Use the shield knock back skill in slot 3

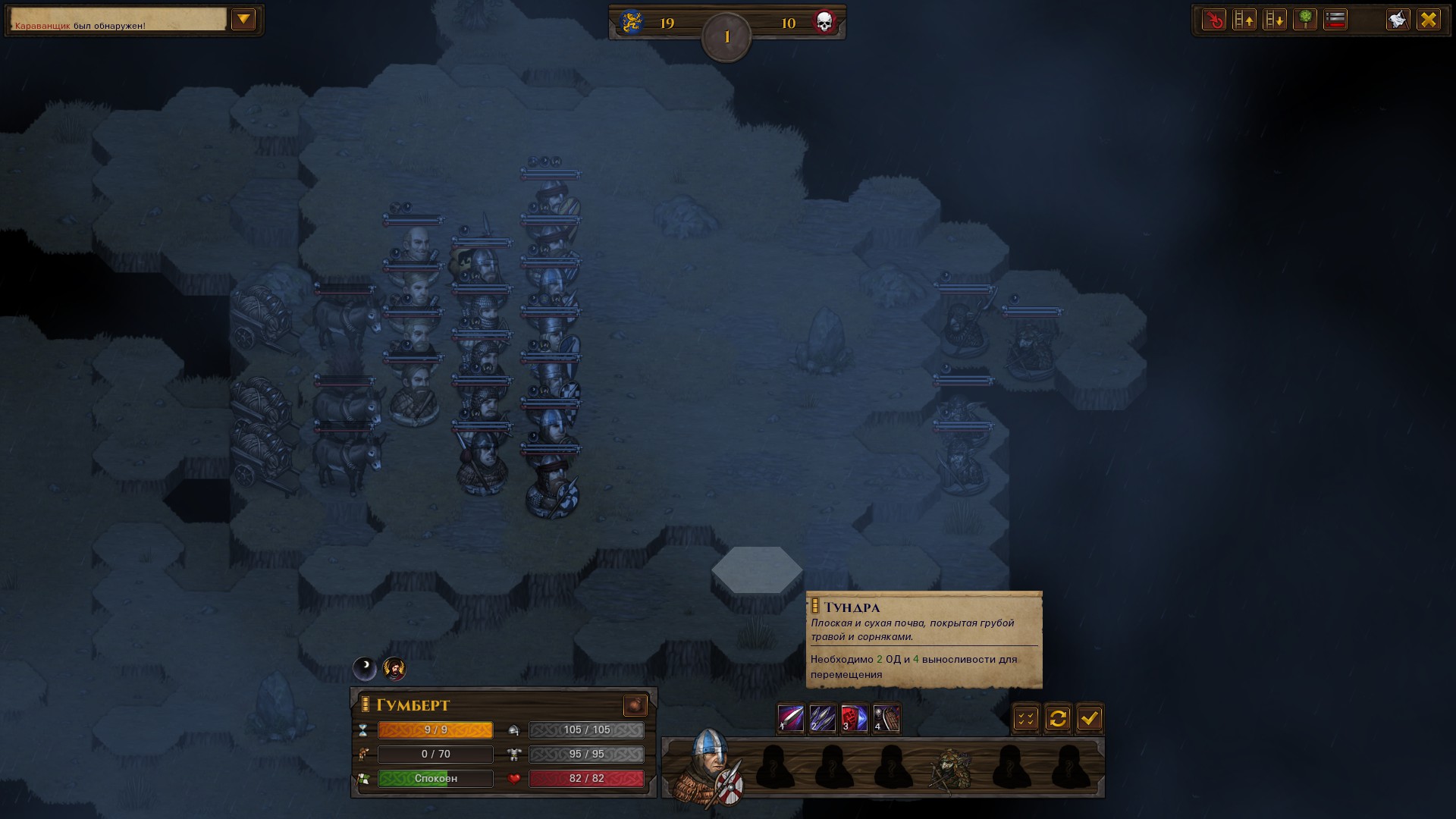point(855,717)
